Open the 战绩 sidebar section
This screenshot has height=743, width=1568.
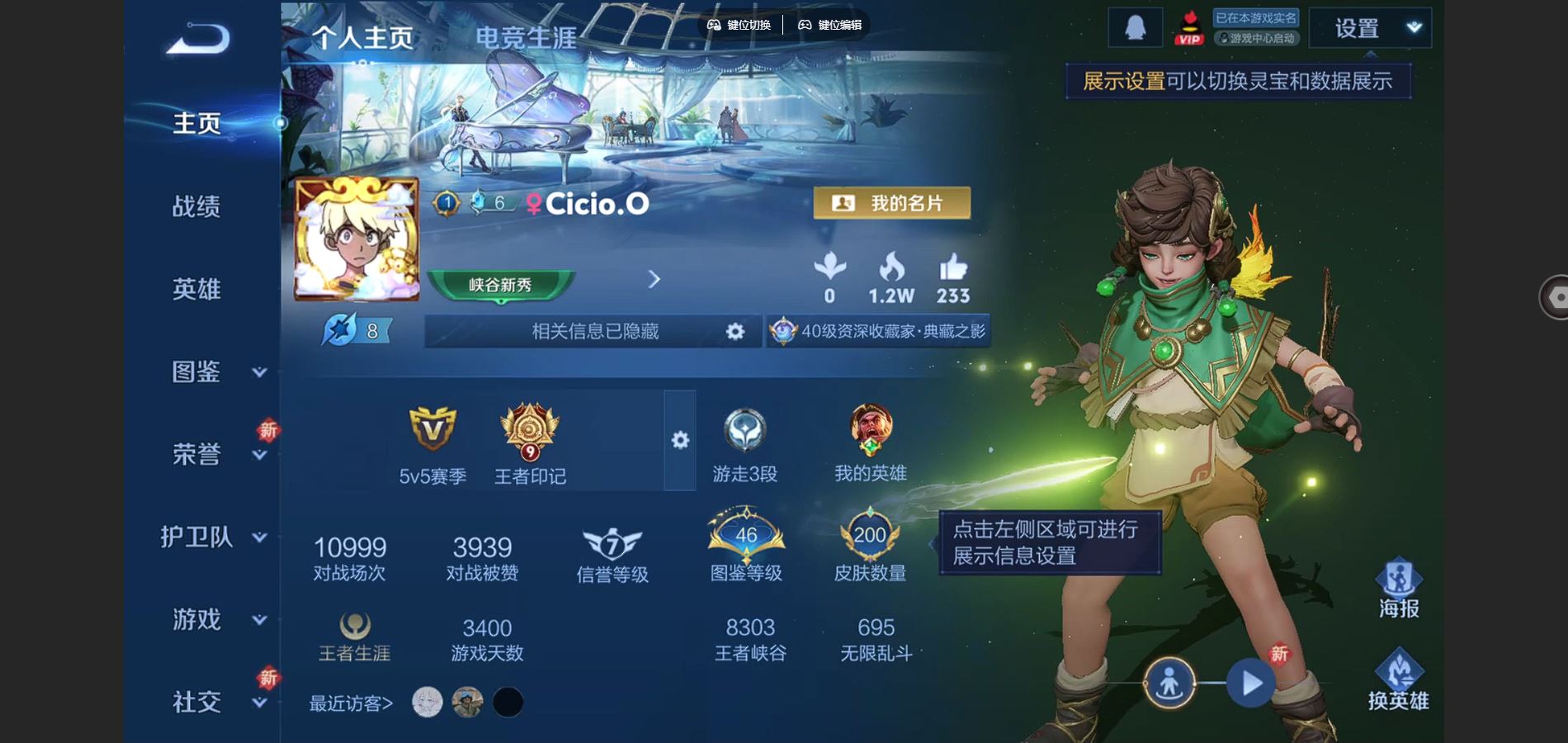(196, 206)
